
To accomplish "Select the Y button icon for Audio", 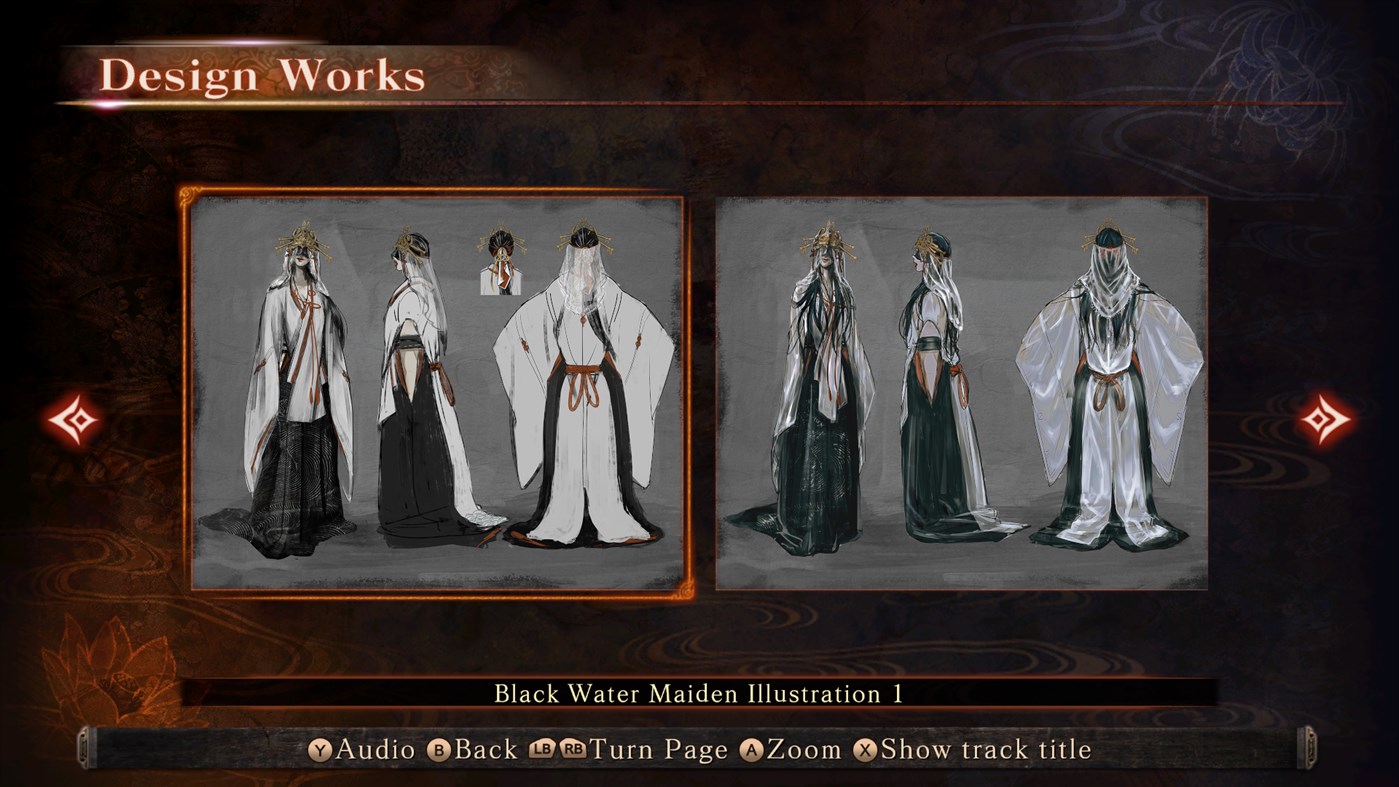I will 322,749.
